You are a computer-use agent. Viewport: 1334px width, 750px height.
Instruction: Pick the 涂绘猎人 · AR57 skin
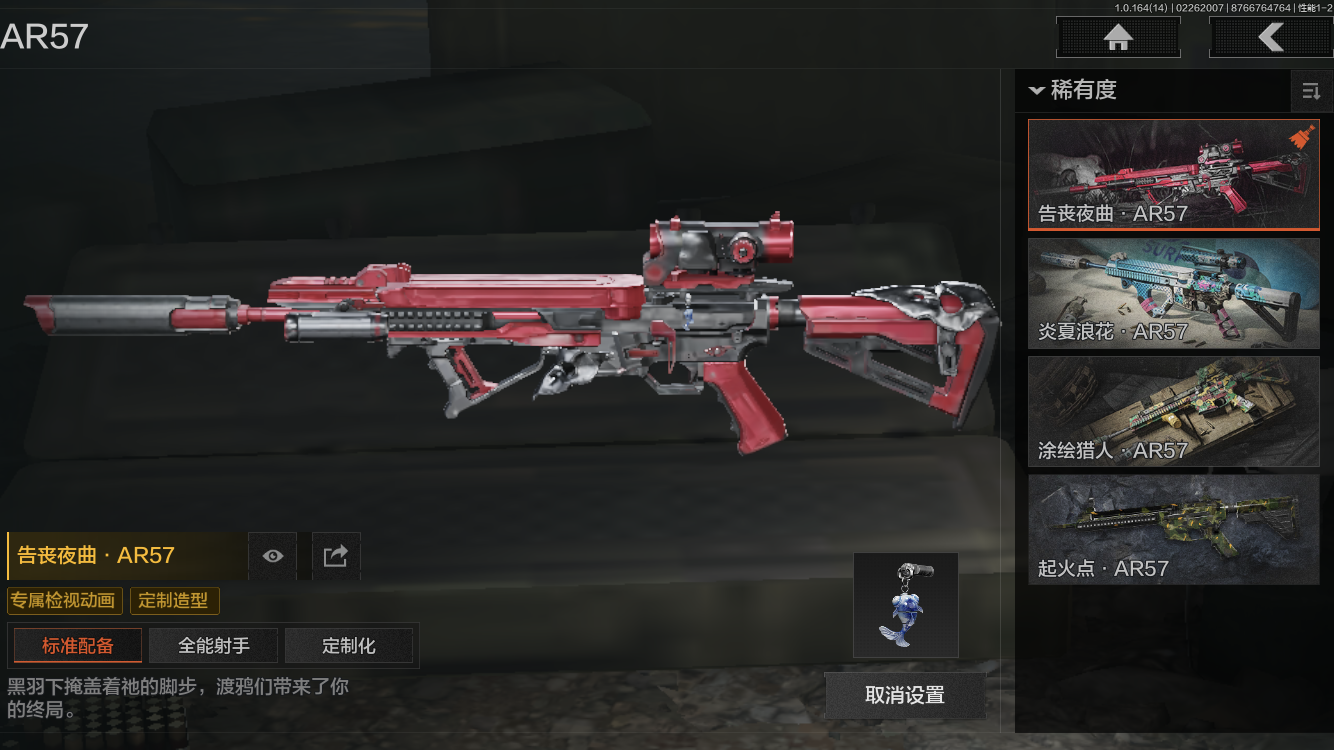1173,411
